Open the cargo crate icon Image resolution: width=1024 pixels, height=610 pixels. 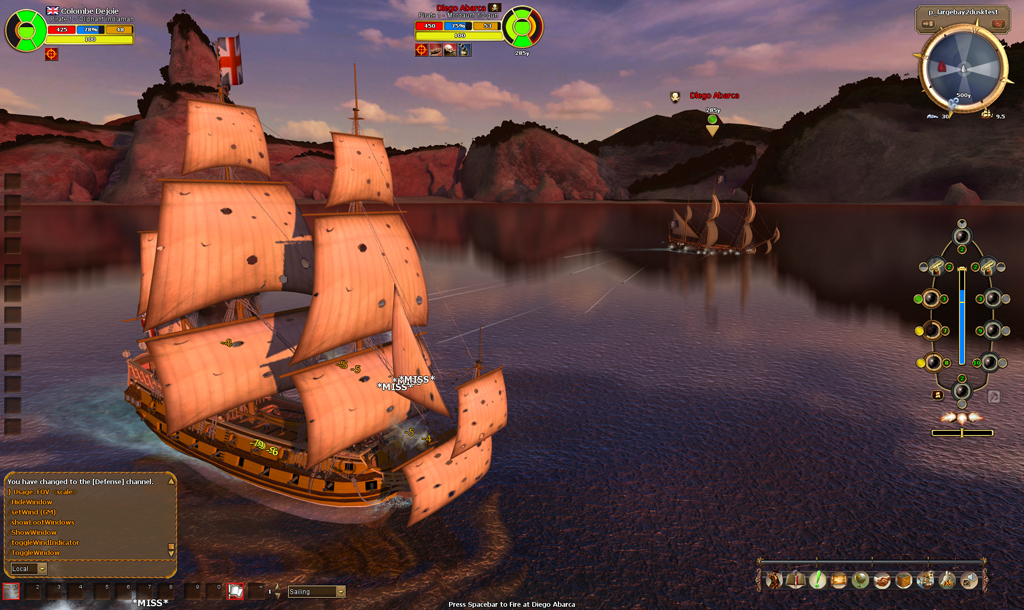[x=903, y=579]
